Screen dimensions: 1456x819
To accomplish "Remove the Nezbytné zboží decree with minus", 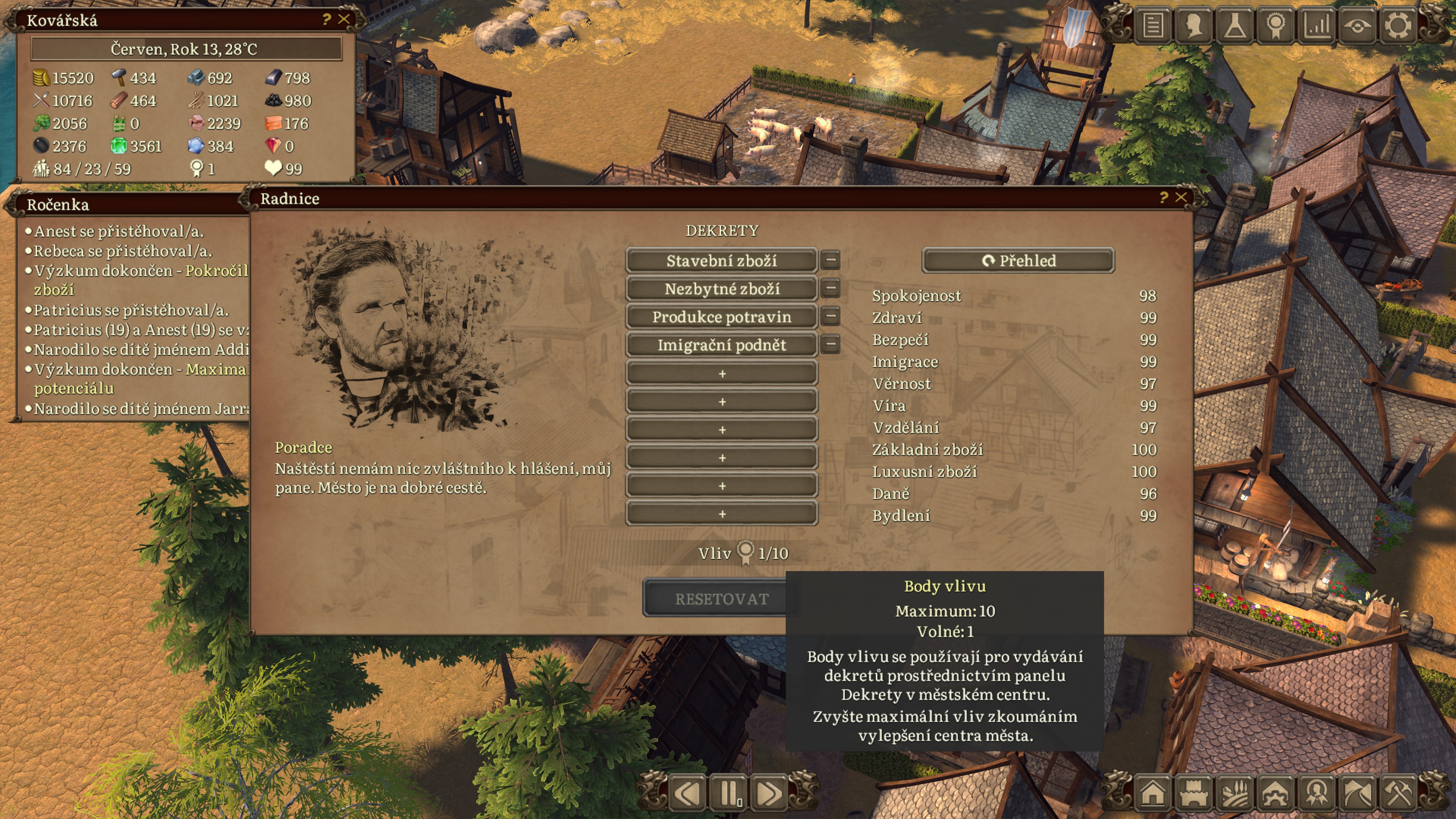I will 830,288.
